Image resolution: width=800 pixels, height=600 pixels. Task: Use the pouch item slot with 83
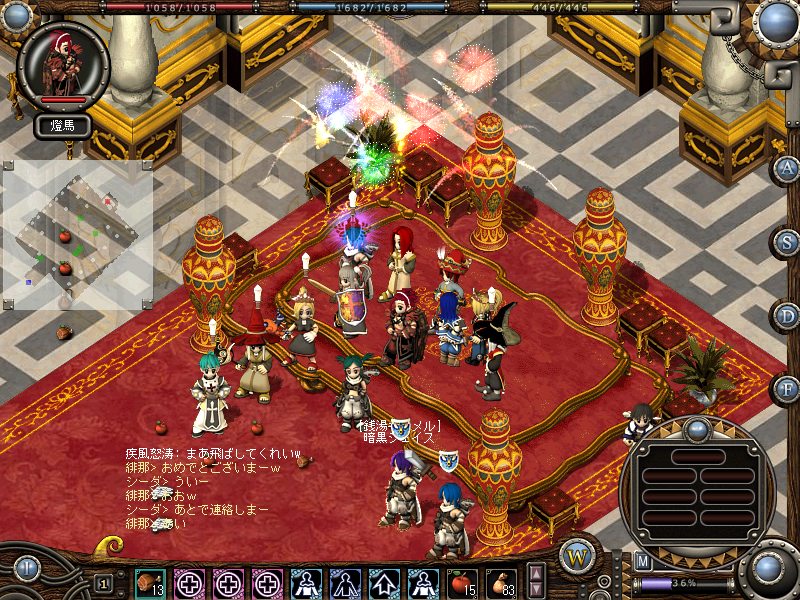[x=500, y=582]
